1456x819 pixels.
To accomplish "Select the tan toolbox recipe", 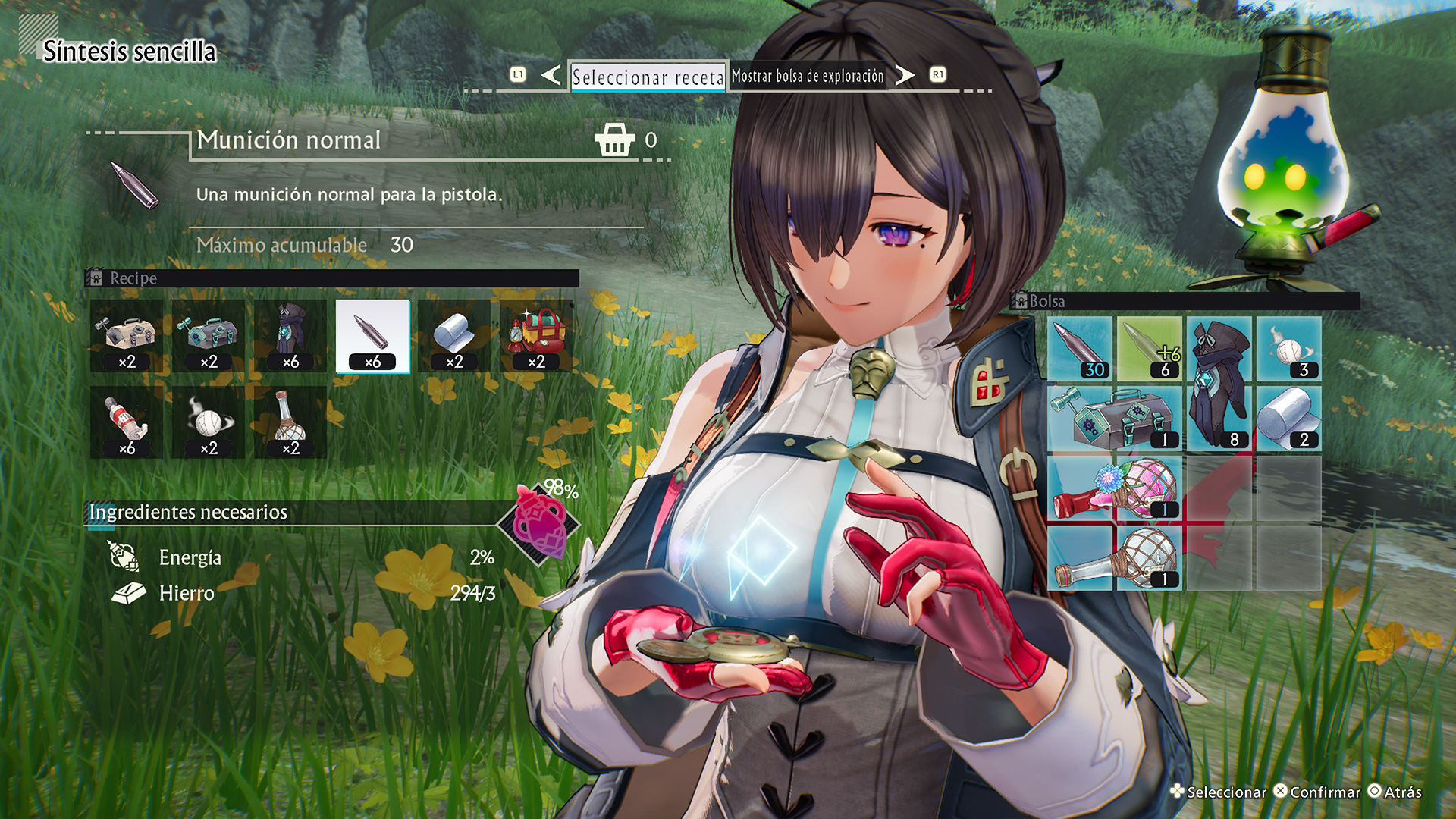I will tap(127, 336).
